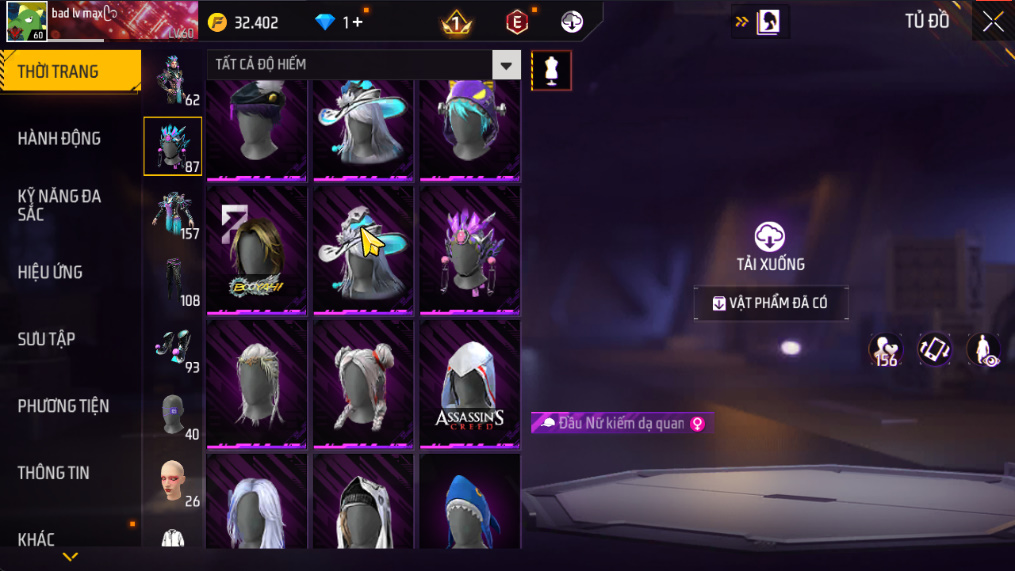
Task: Add diamonds with the plus button
Action: coord(358,22)
